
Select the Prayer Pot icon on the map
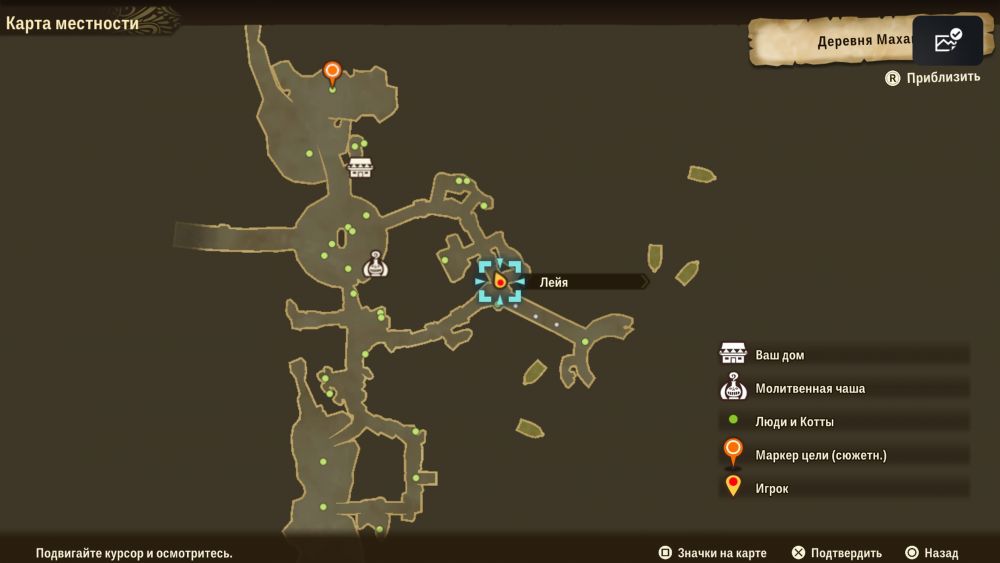click(x=375, y=264)
